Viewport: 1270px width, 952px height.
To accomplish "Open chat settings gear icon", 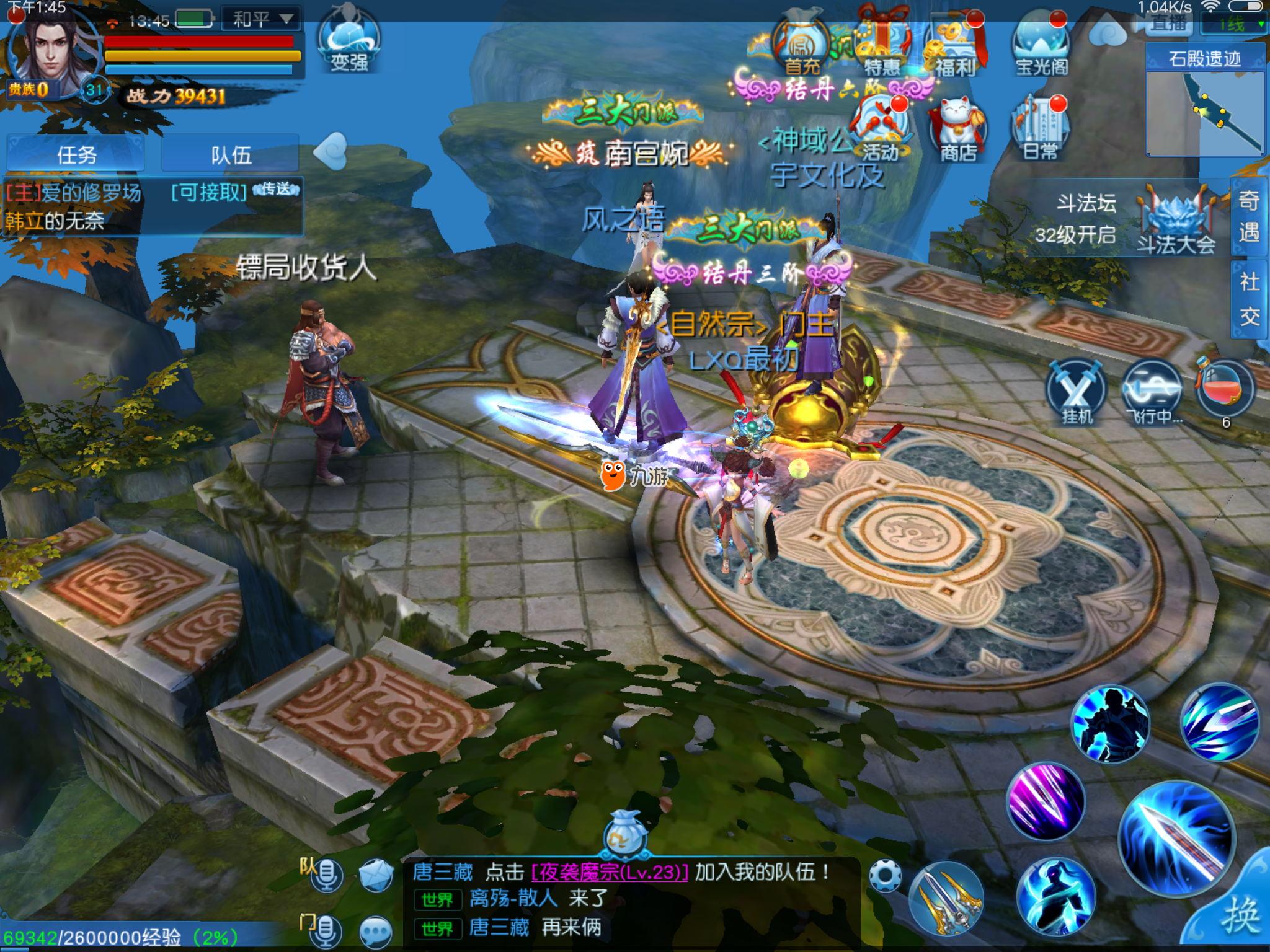I will 885,876.
